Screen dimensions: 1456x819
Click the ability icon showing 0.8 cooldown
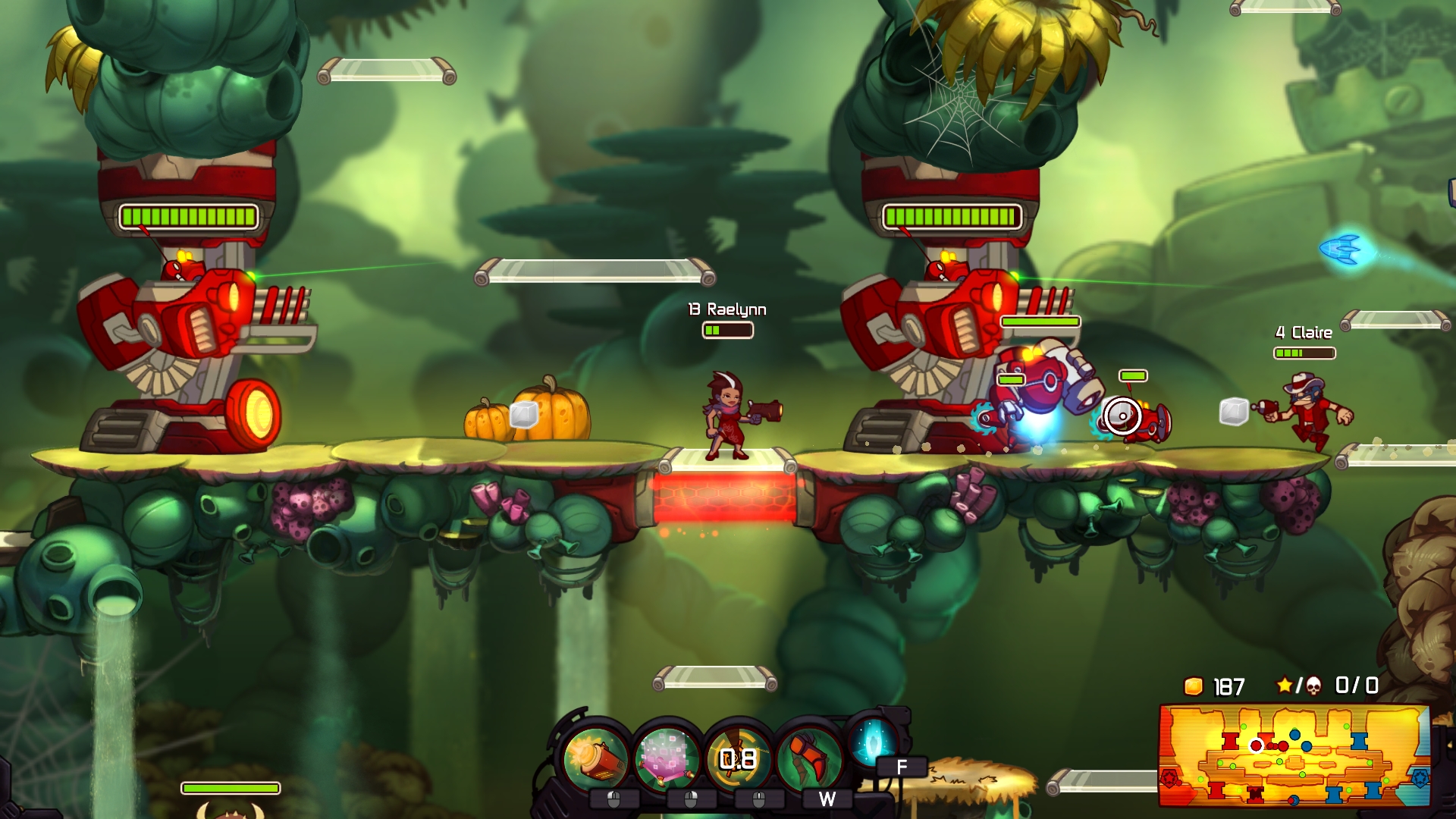[x=739, y=757]
